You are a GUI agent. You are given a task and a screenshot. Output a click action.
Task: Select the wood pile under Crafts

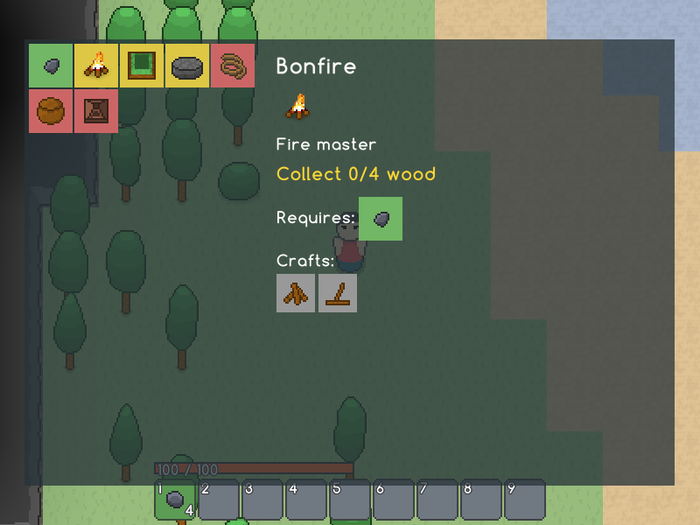(x=296, y=293)
